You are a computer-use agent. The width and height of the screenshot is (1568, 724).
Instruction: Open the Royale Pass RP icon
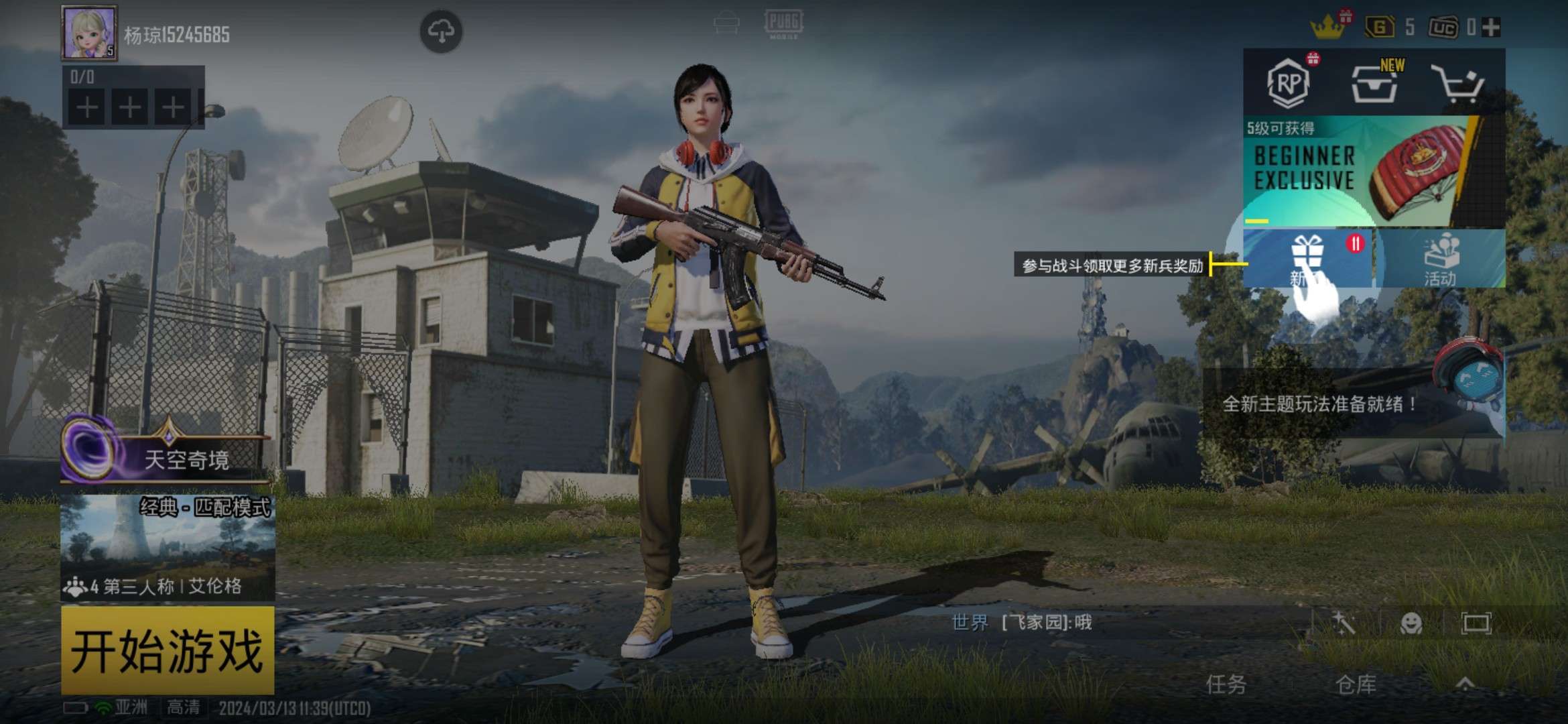[1289, 83]
